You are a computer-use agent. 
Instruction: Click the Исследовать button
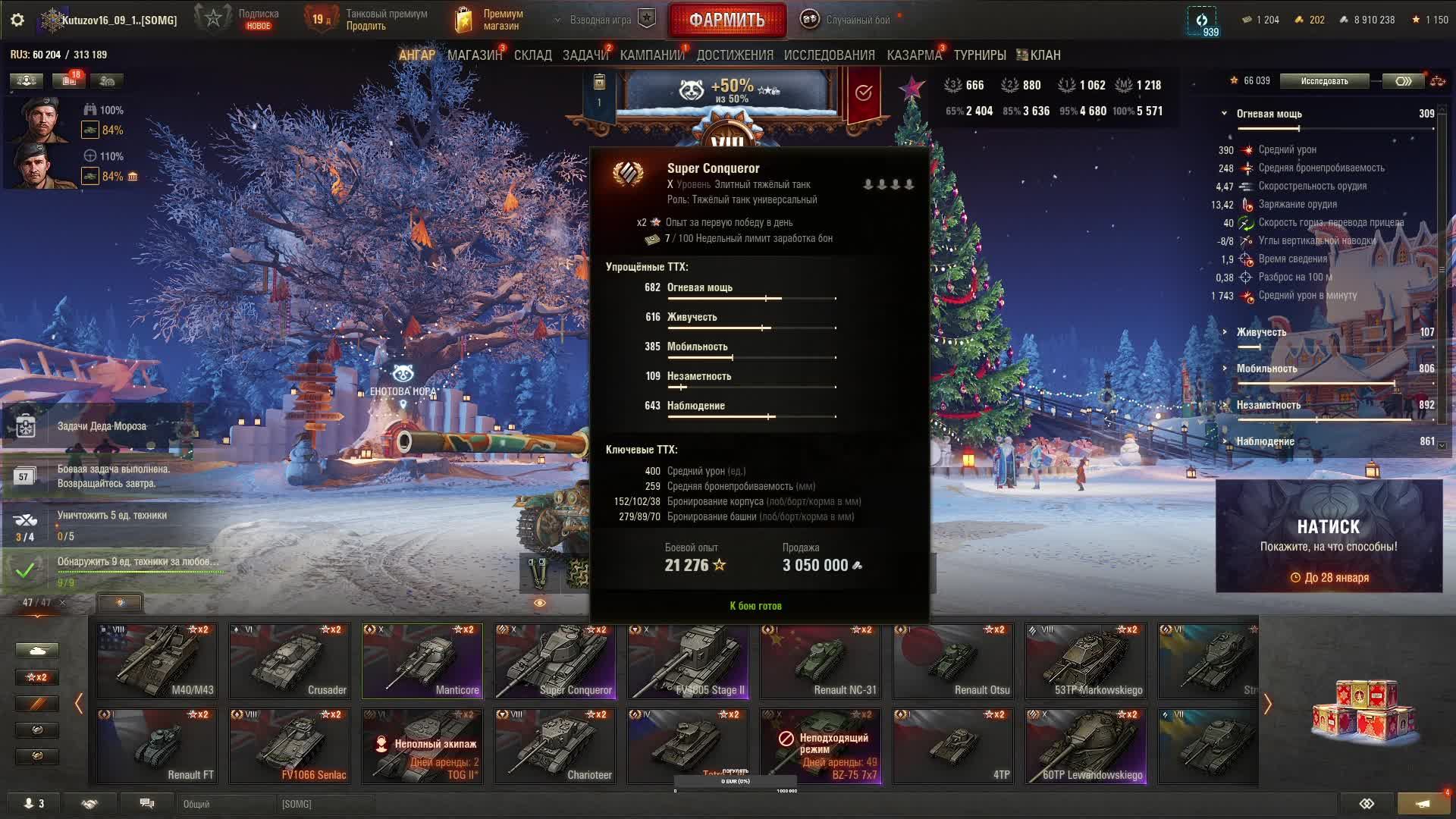pyautogui.click(x=1324, y=81)
